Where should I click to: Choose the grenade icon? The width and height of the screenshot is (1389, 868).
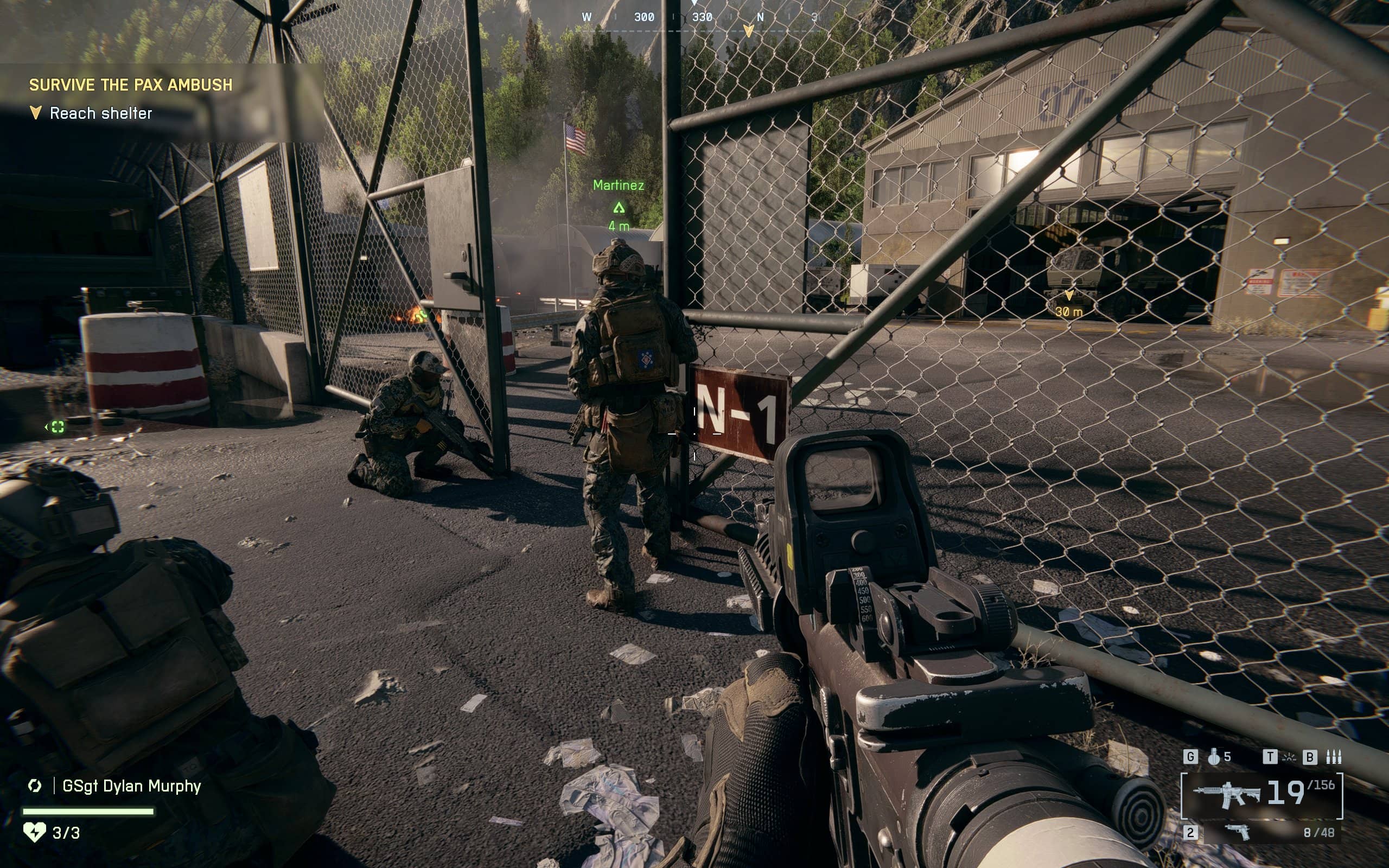click(1213, 757)
